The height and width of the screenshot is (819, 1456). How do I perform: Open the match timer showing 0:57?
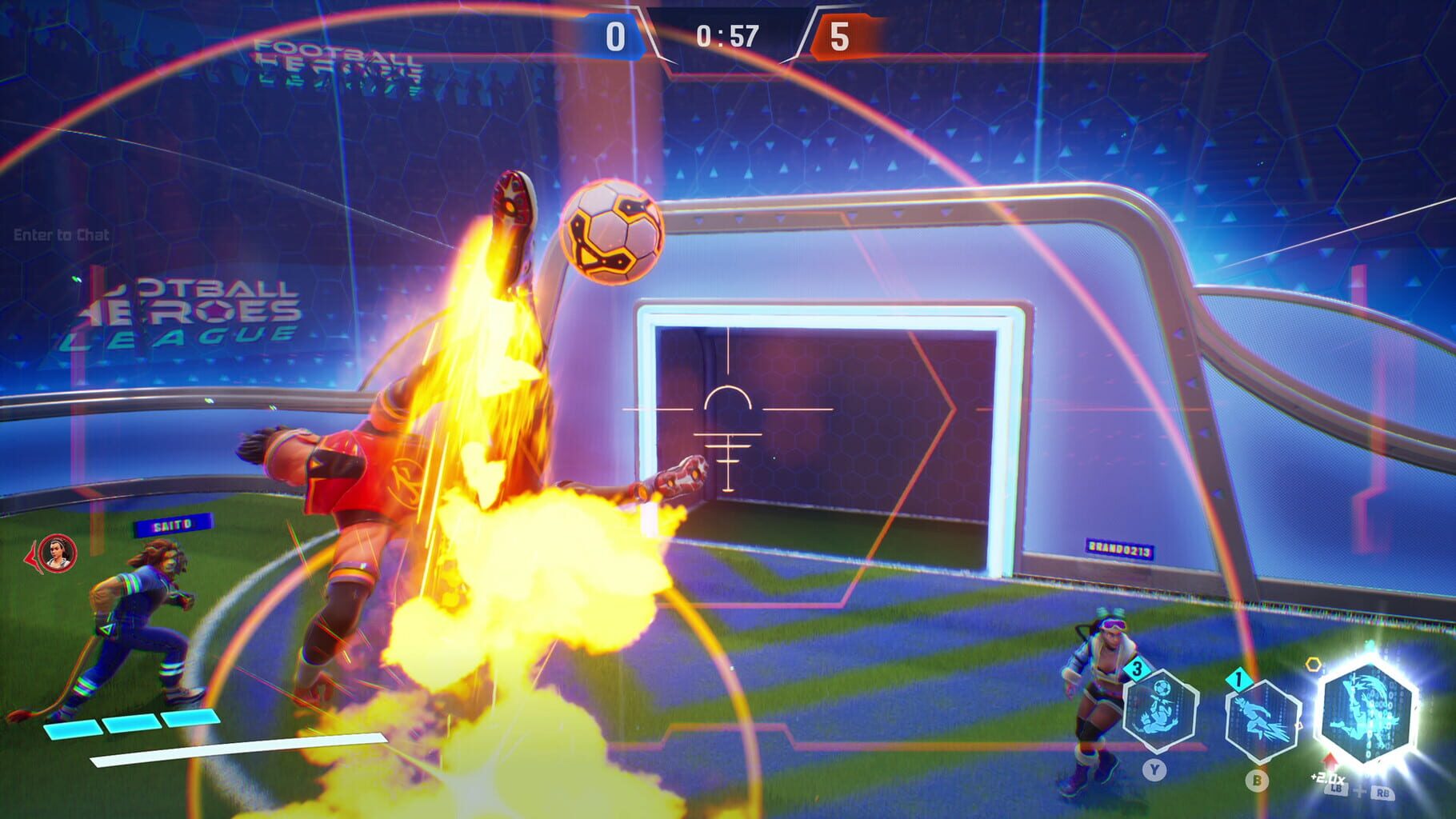[726, 36]
